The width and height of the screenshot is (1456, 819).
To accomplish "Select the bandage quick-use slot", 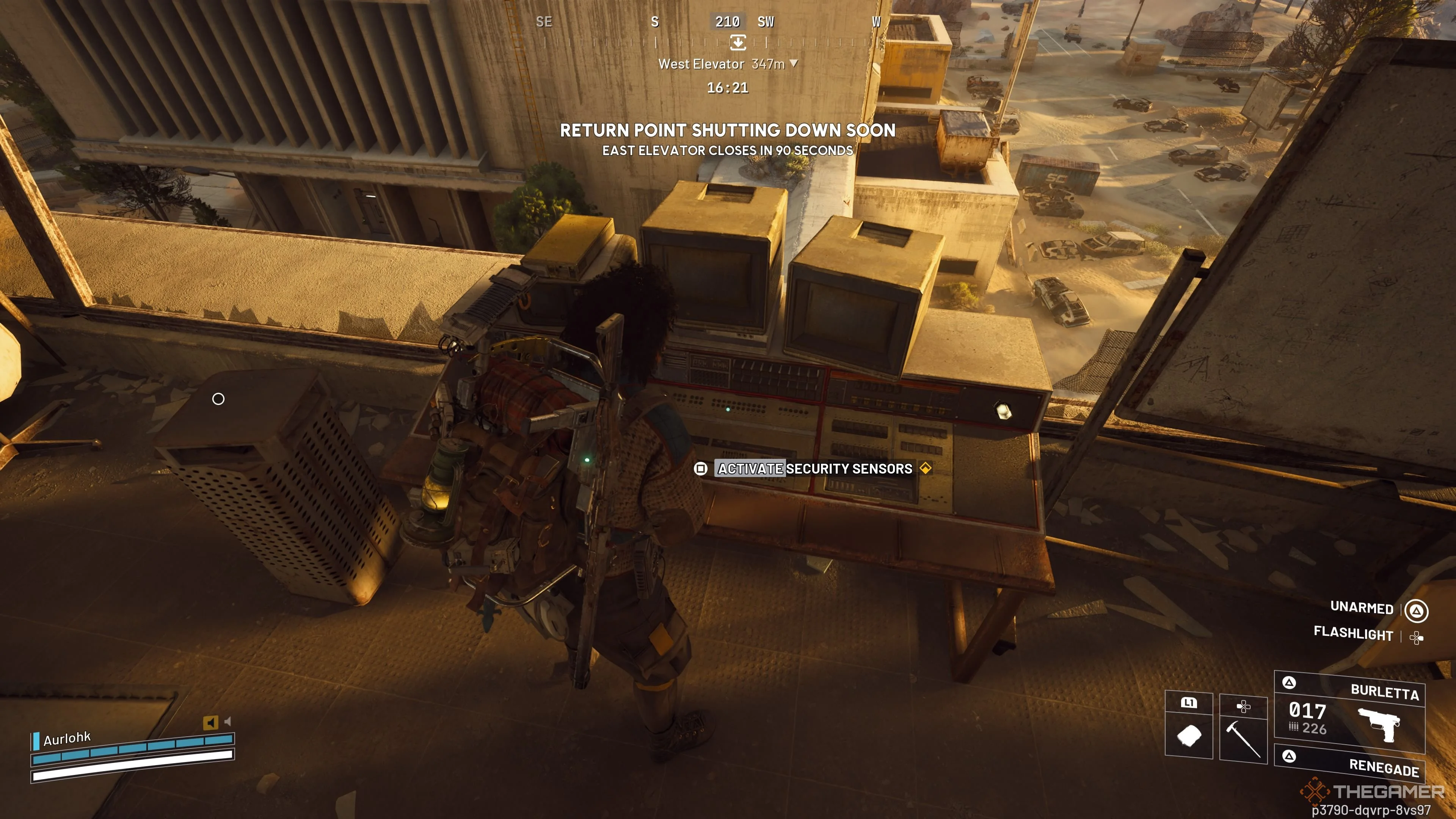I will [1189, 735].
